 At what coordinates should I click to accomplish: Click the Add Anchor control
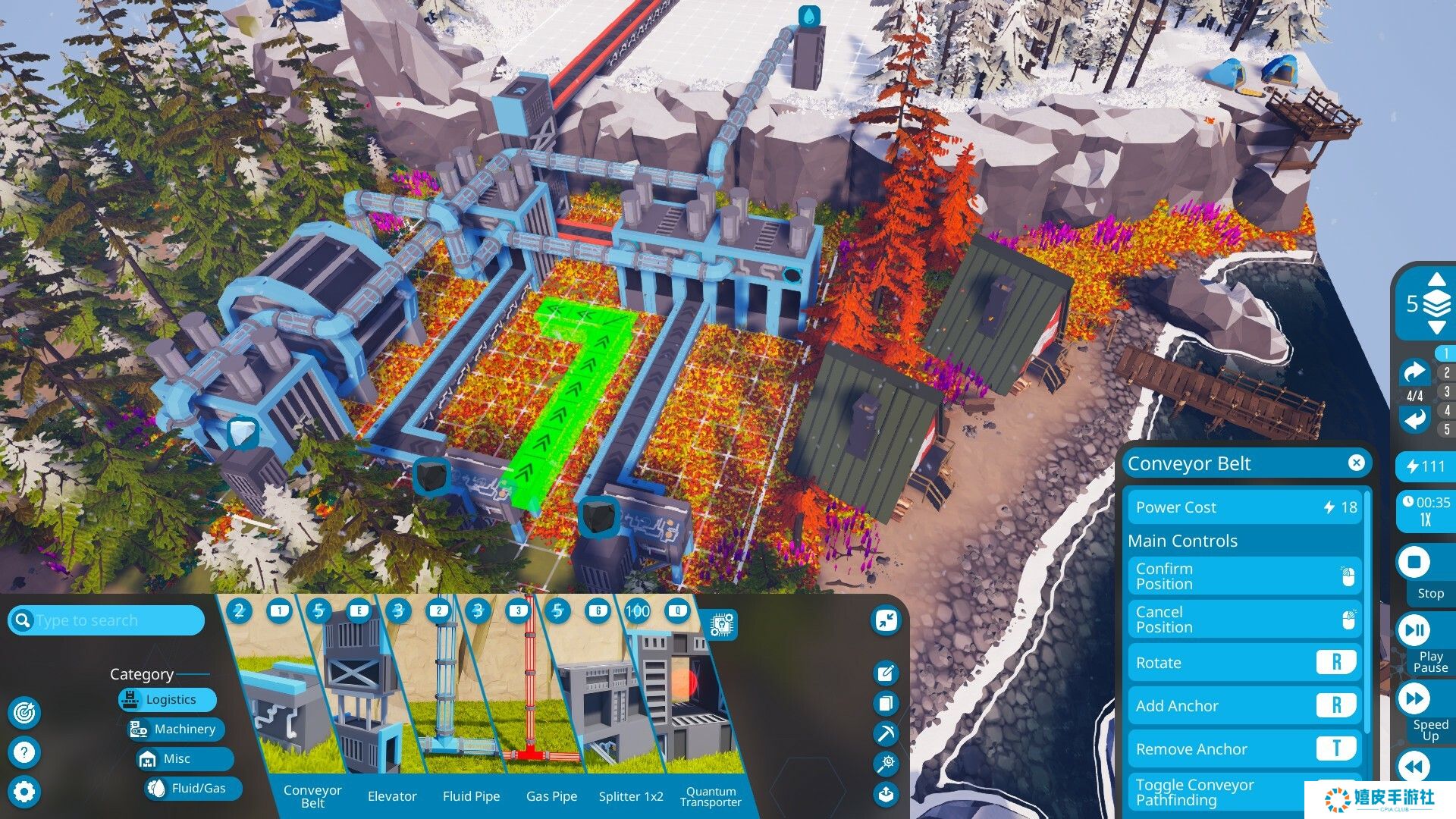pyautogui.click(x=1244, y=706)
